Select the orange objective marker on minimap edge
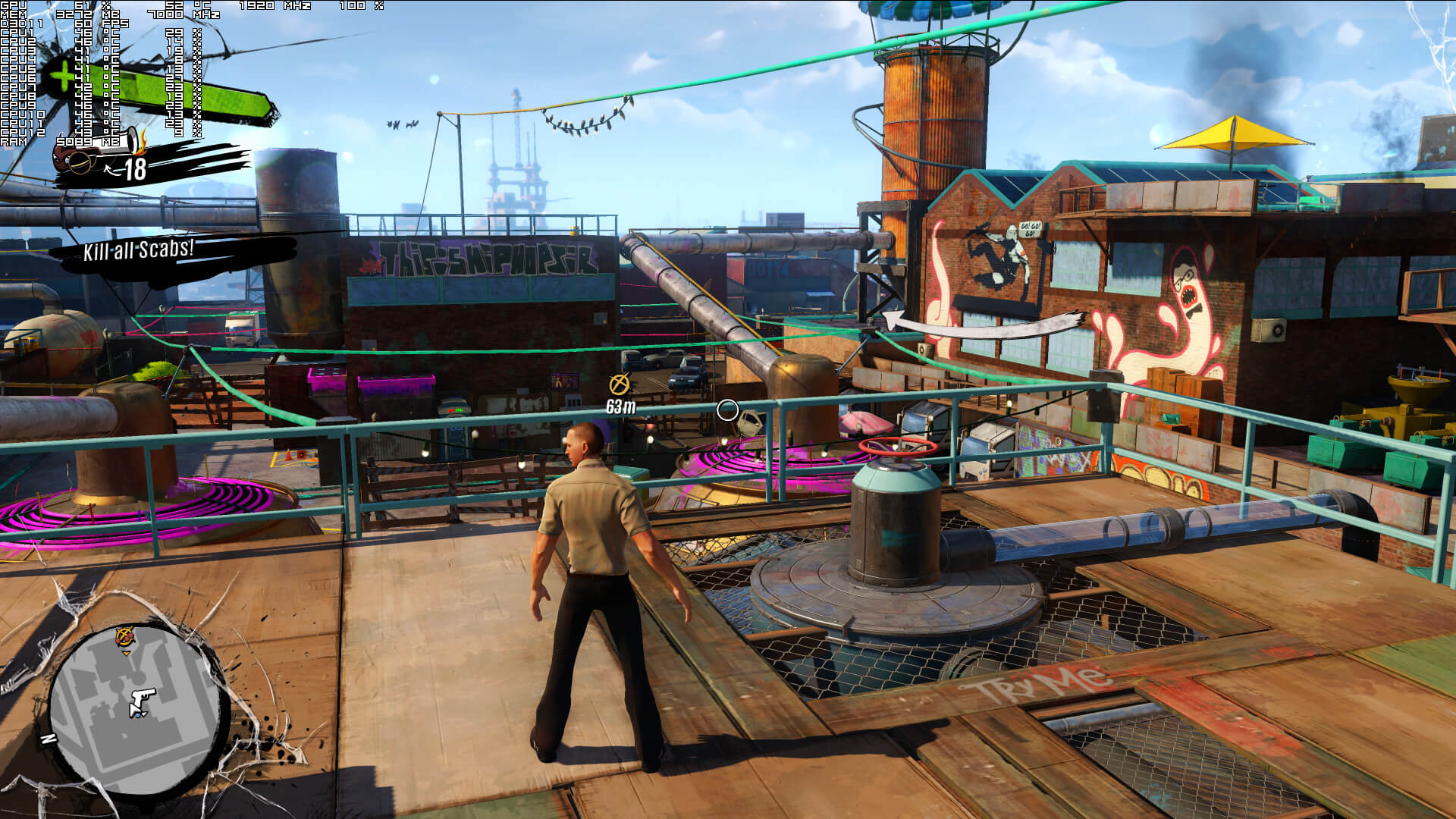 [125, 637]
